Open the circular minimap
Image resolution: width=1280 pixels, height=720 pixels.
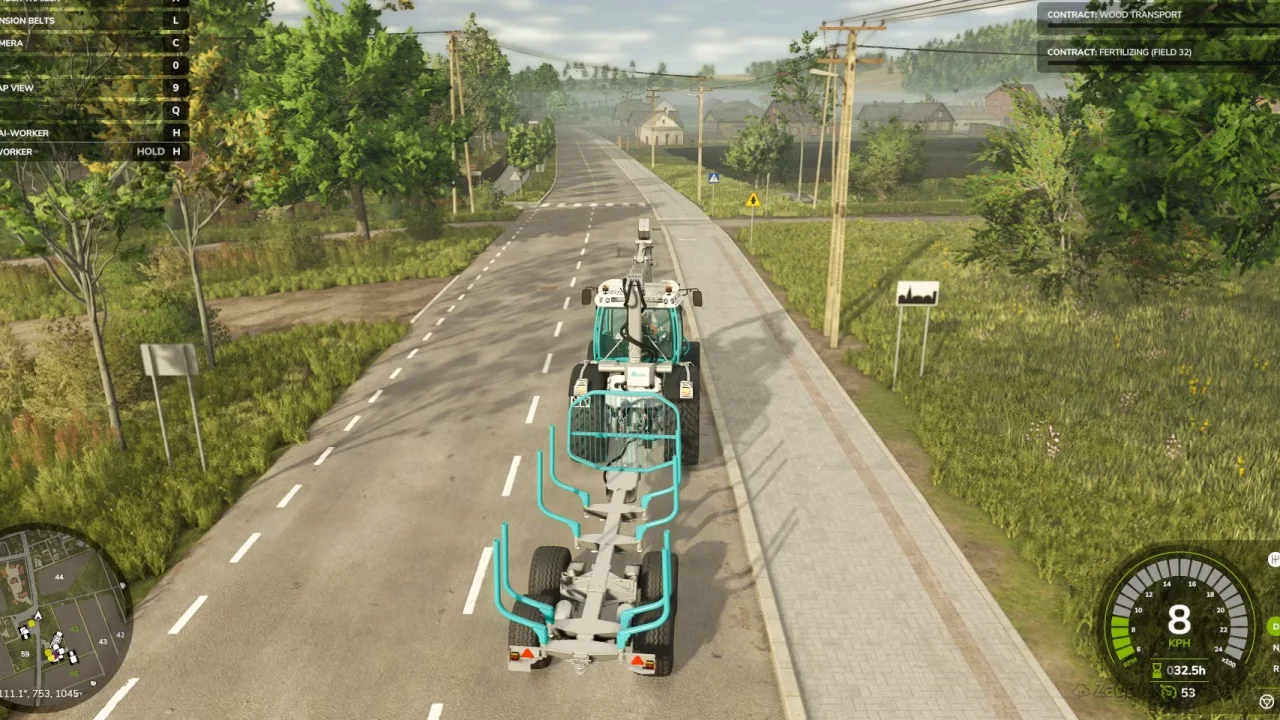click(62, 612)
